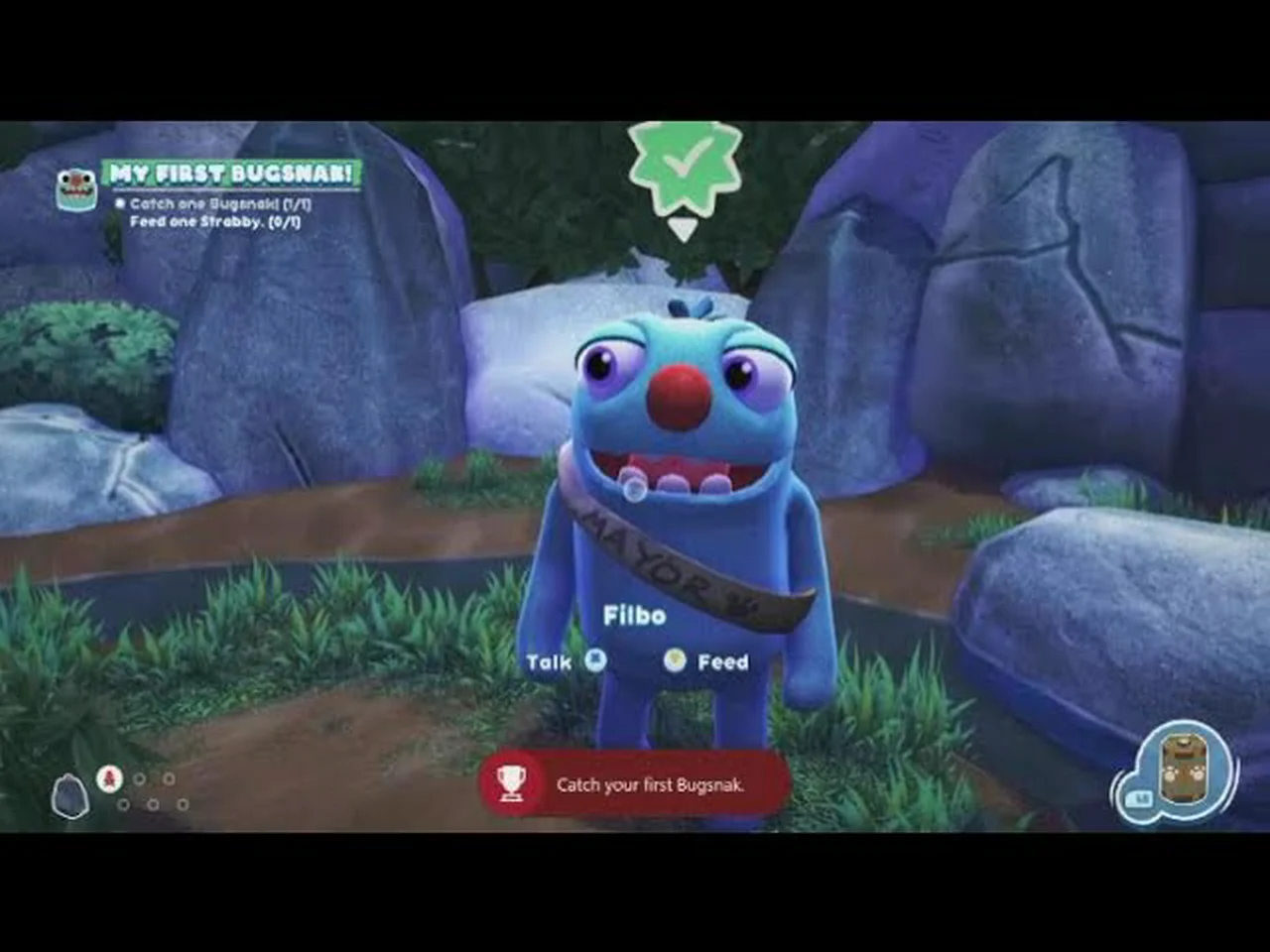Select the red Strabby slot in the bag

pos(109,779)
